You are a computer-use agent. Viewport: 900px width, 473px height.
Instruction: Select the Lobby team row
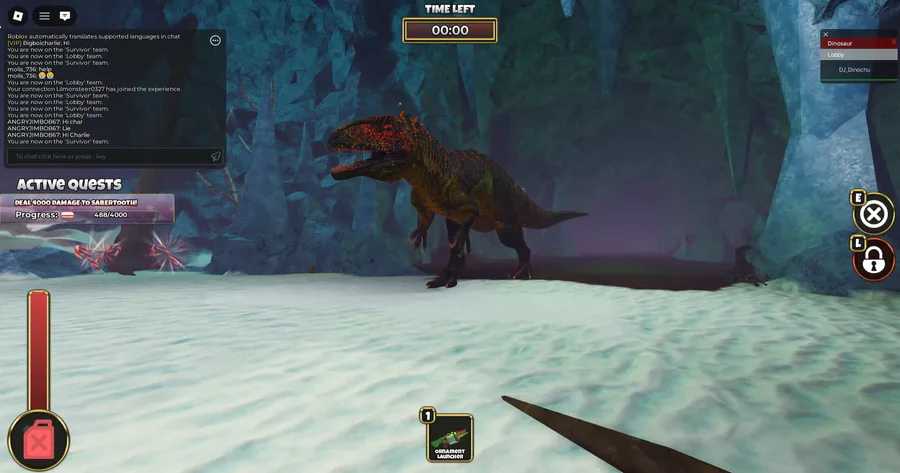[x=859, y=55]
